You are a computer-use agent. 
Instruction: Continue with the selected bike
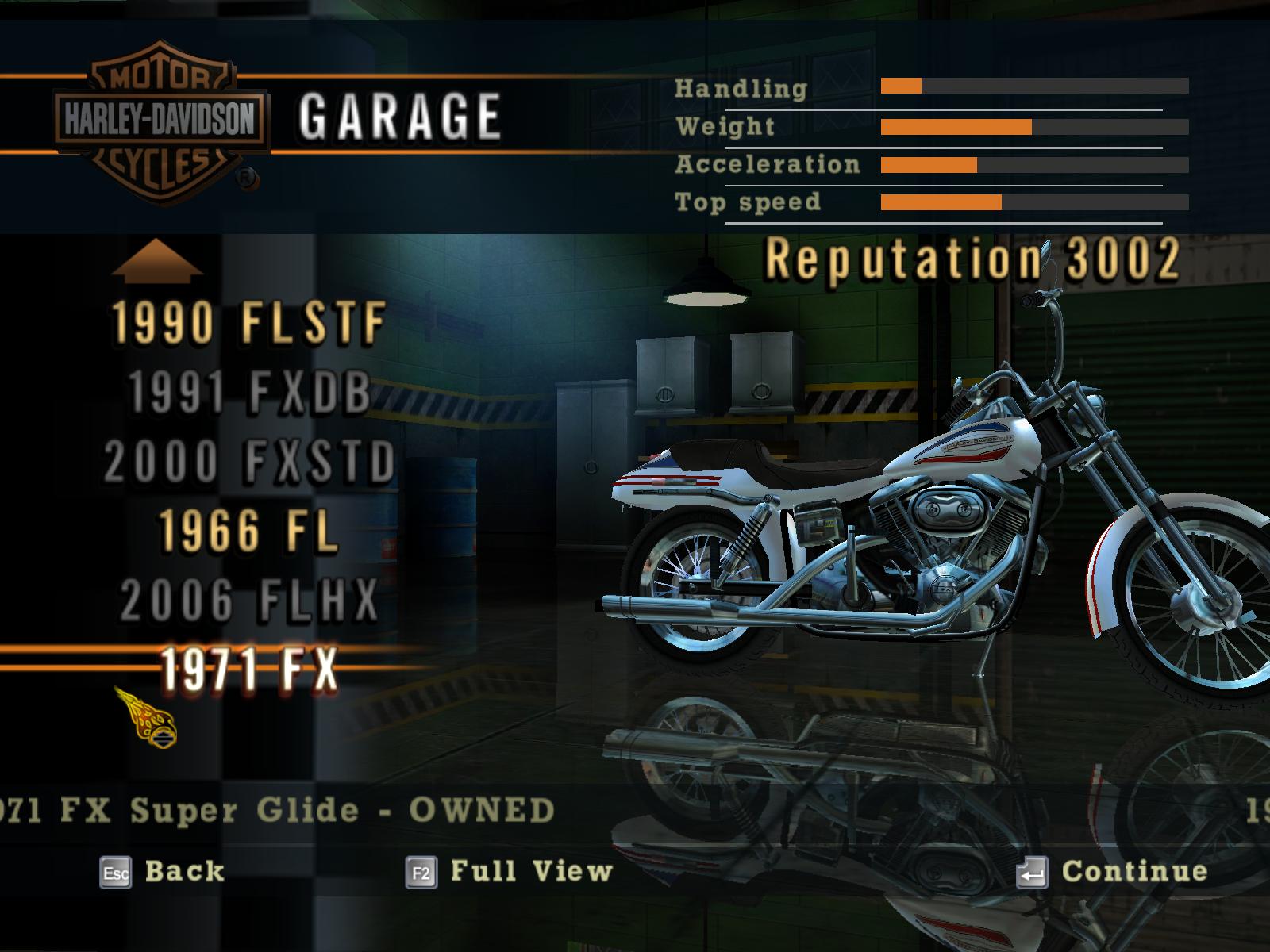click(x=1112, y=872)
